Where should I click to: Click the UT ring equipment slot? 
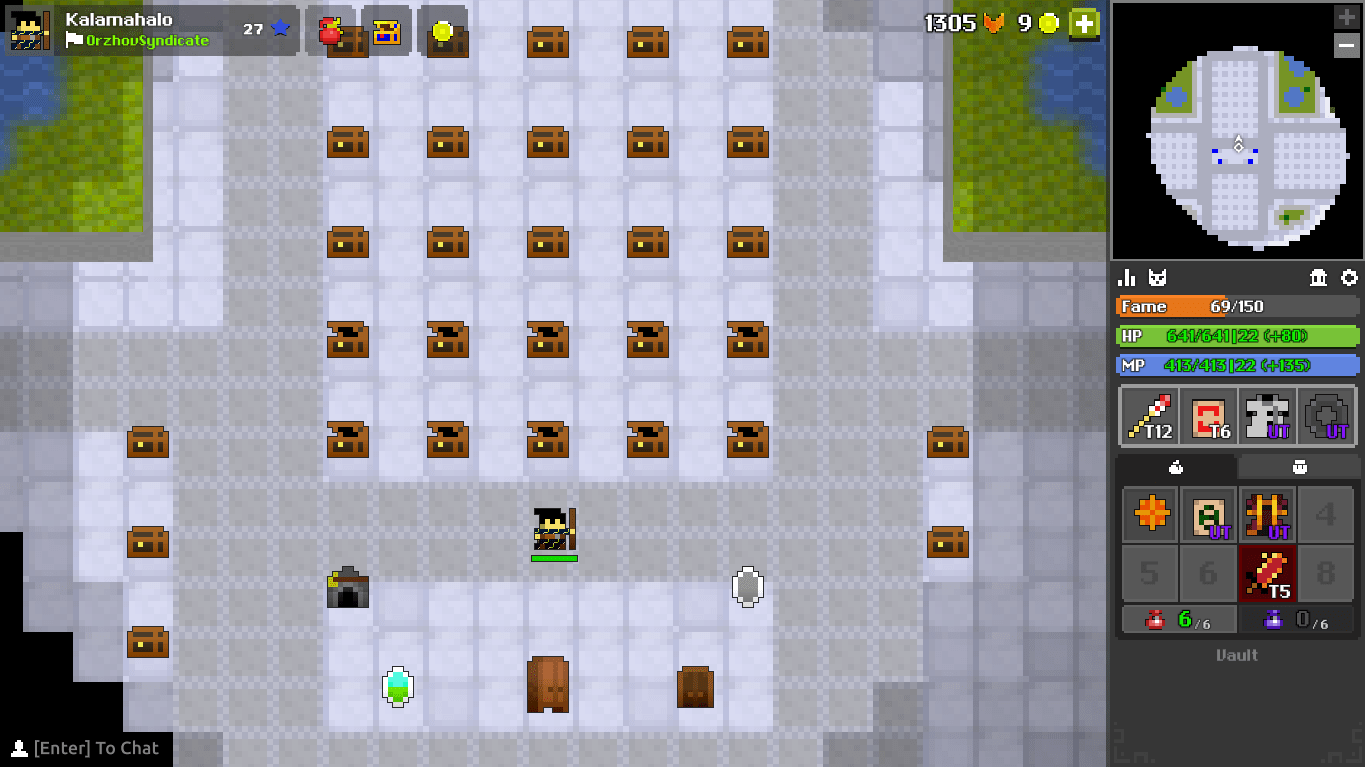pos(1326,416)
